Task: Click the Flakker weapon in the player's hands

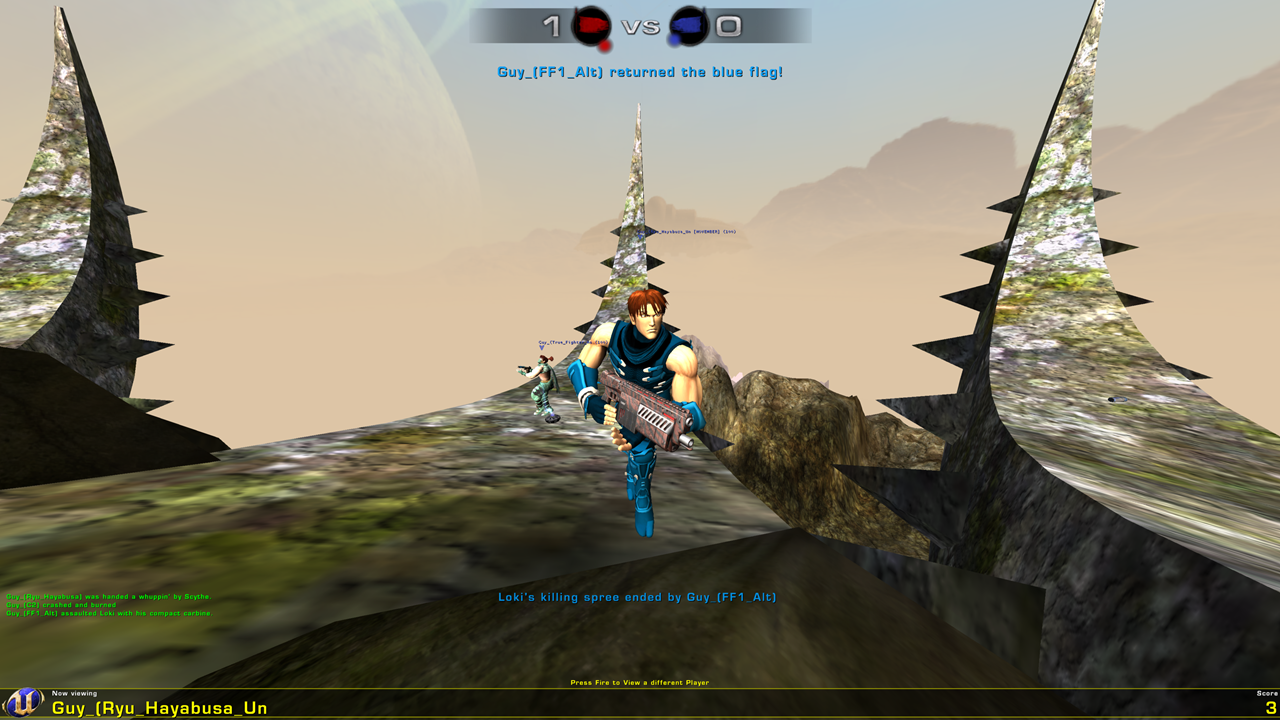Action: 645,410
